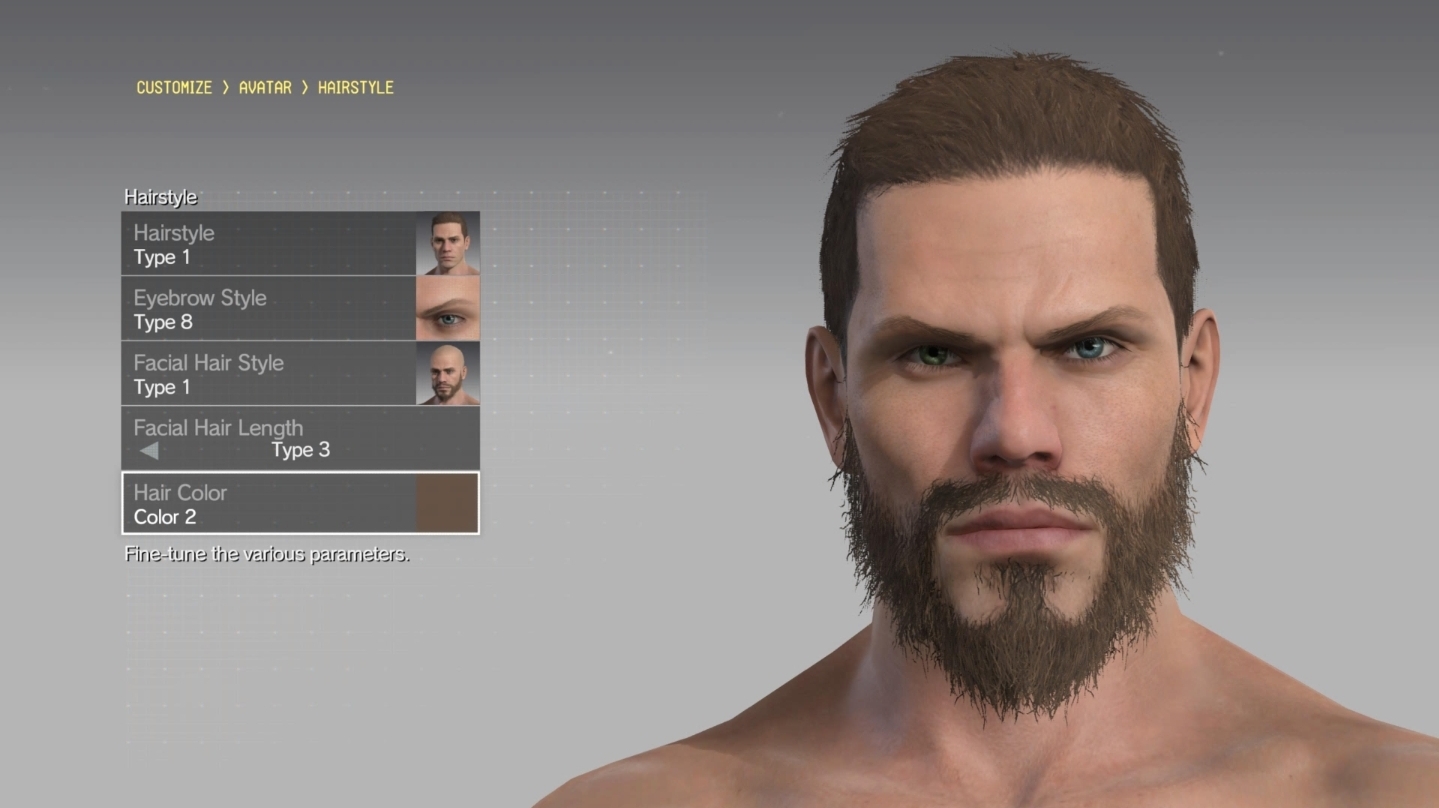
Task: Choose the Facial Hair Style row
Action: click(268, 374)
